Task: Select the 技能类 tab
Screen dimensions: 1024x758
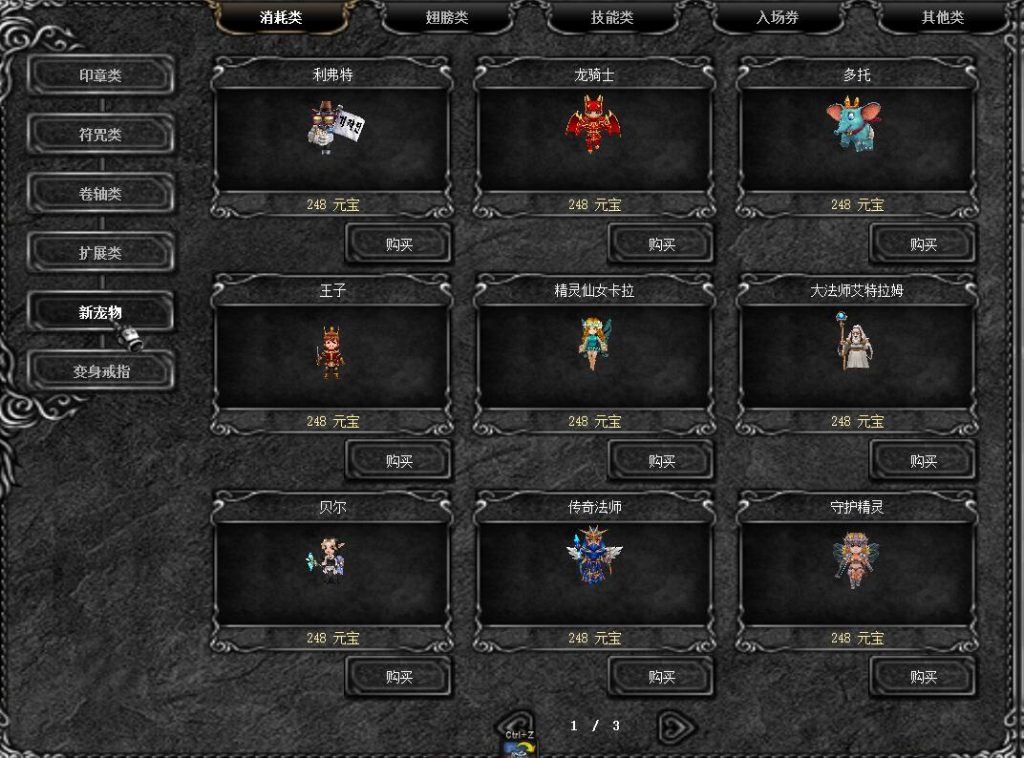Action: pos(611,18)
